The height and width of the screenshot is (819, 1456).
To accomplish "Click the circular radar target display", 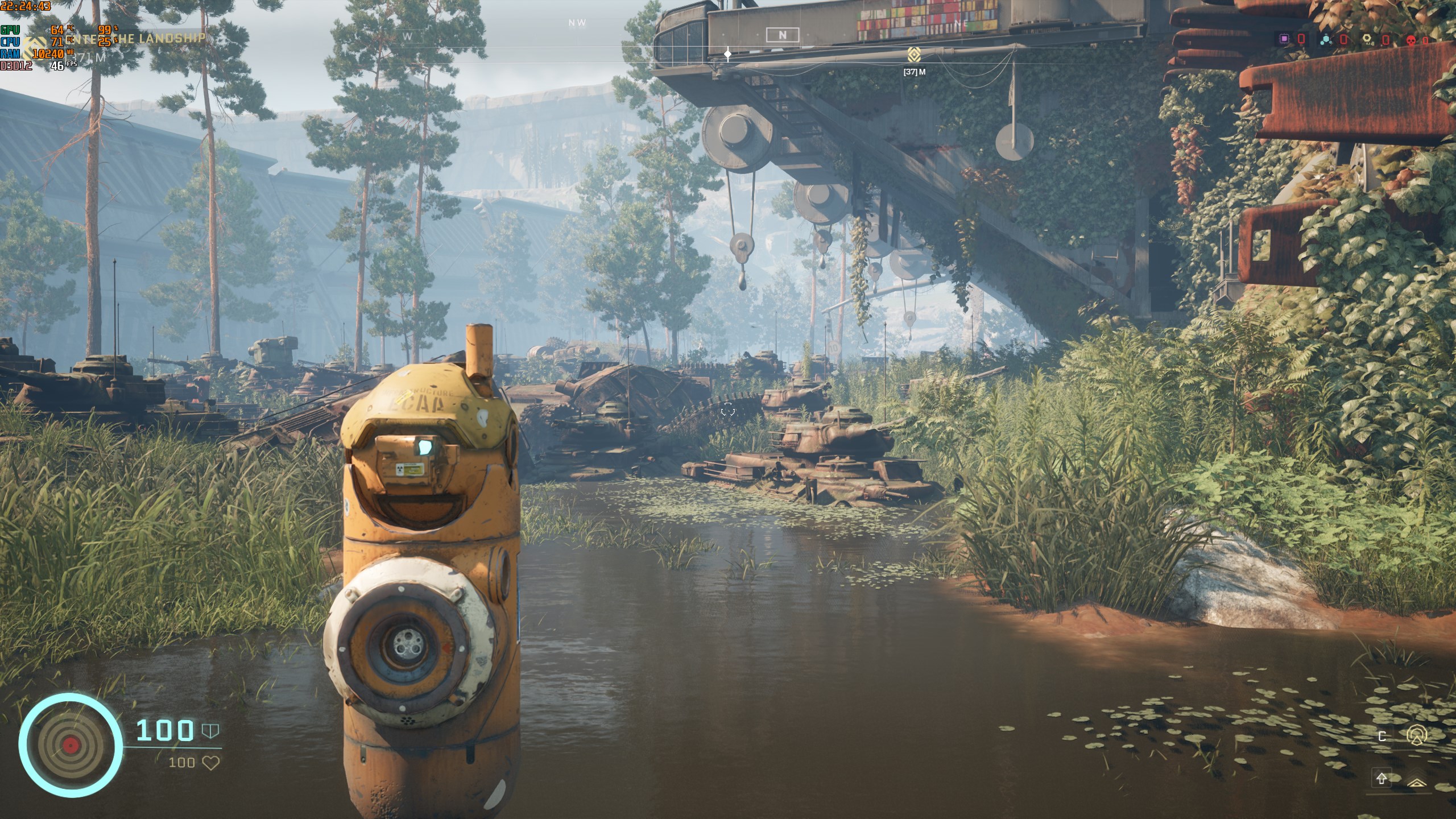I will 71,745.
